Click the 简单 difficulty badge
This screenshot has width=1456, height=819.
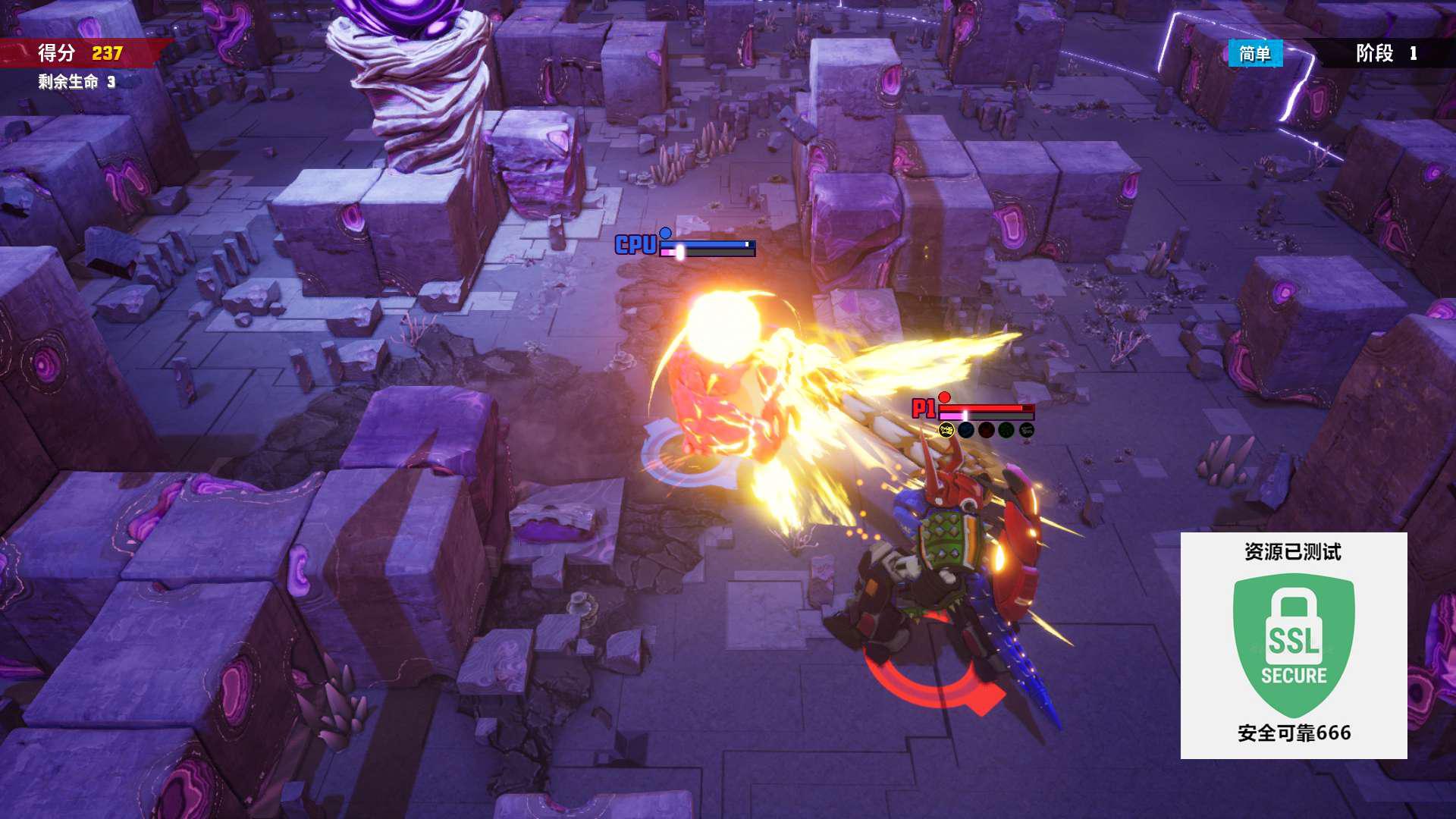(1255, 54)
